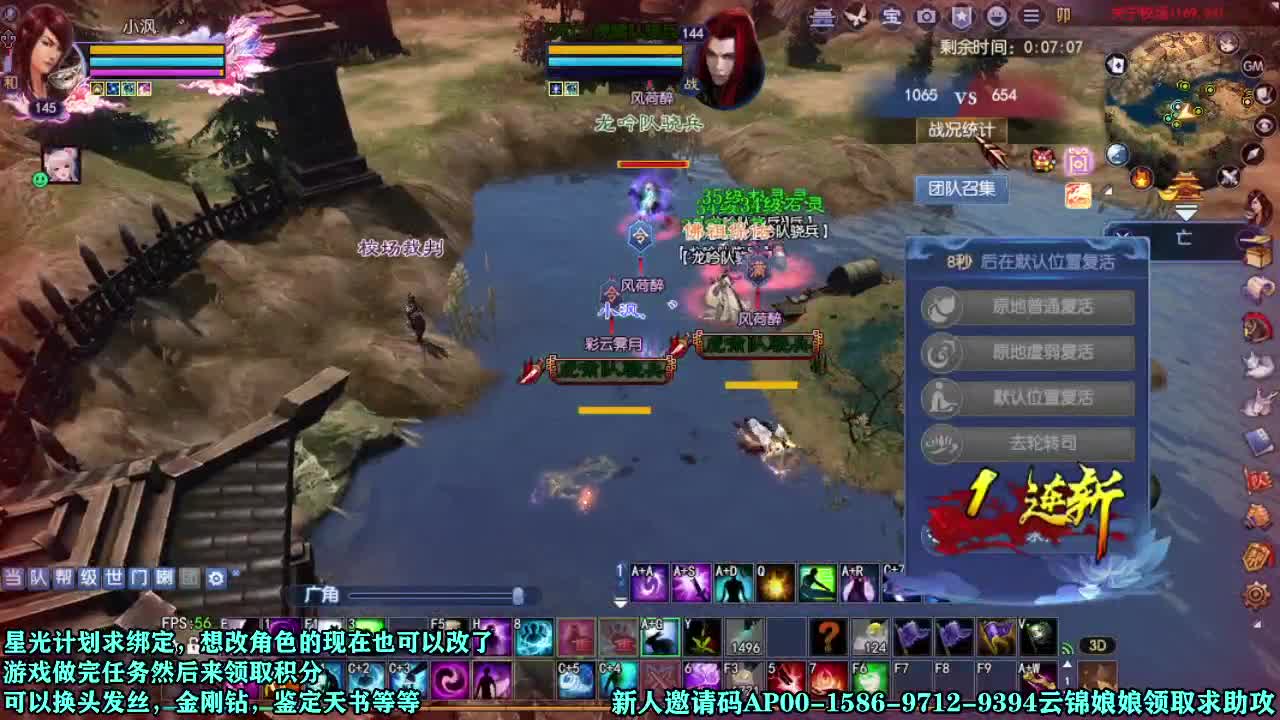Open the 宝 treasure icon in top bar

[890, 17]
